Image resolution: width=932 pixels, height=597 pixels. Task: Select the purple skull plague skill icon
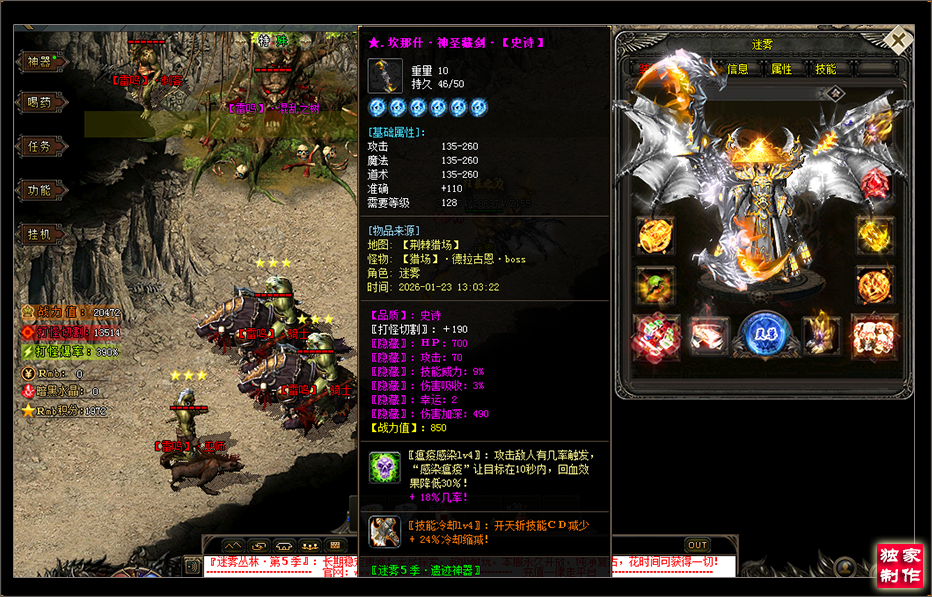384,467
